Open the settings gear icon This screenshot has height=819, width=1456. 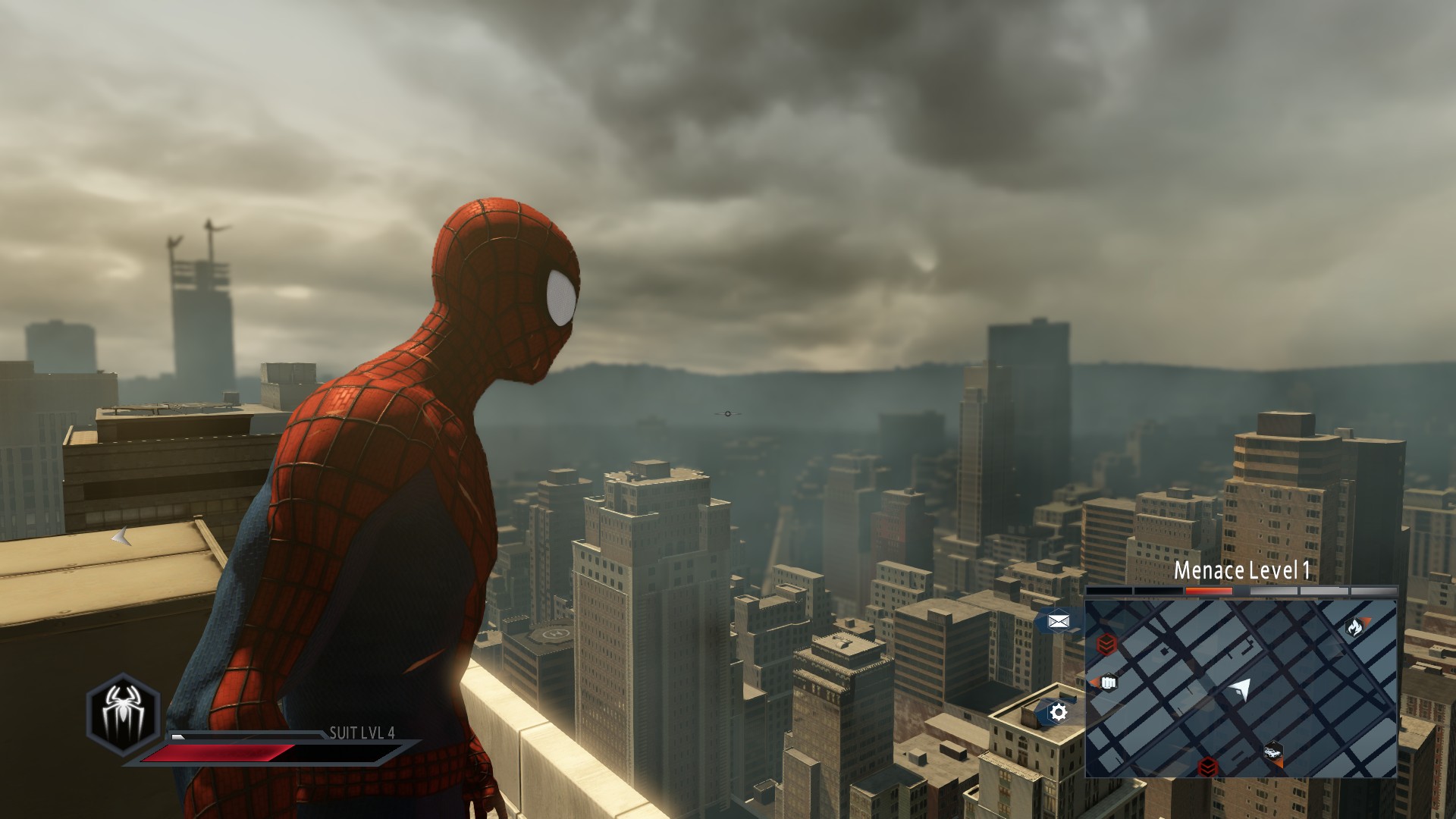point(1057,711)
